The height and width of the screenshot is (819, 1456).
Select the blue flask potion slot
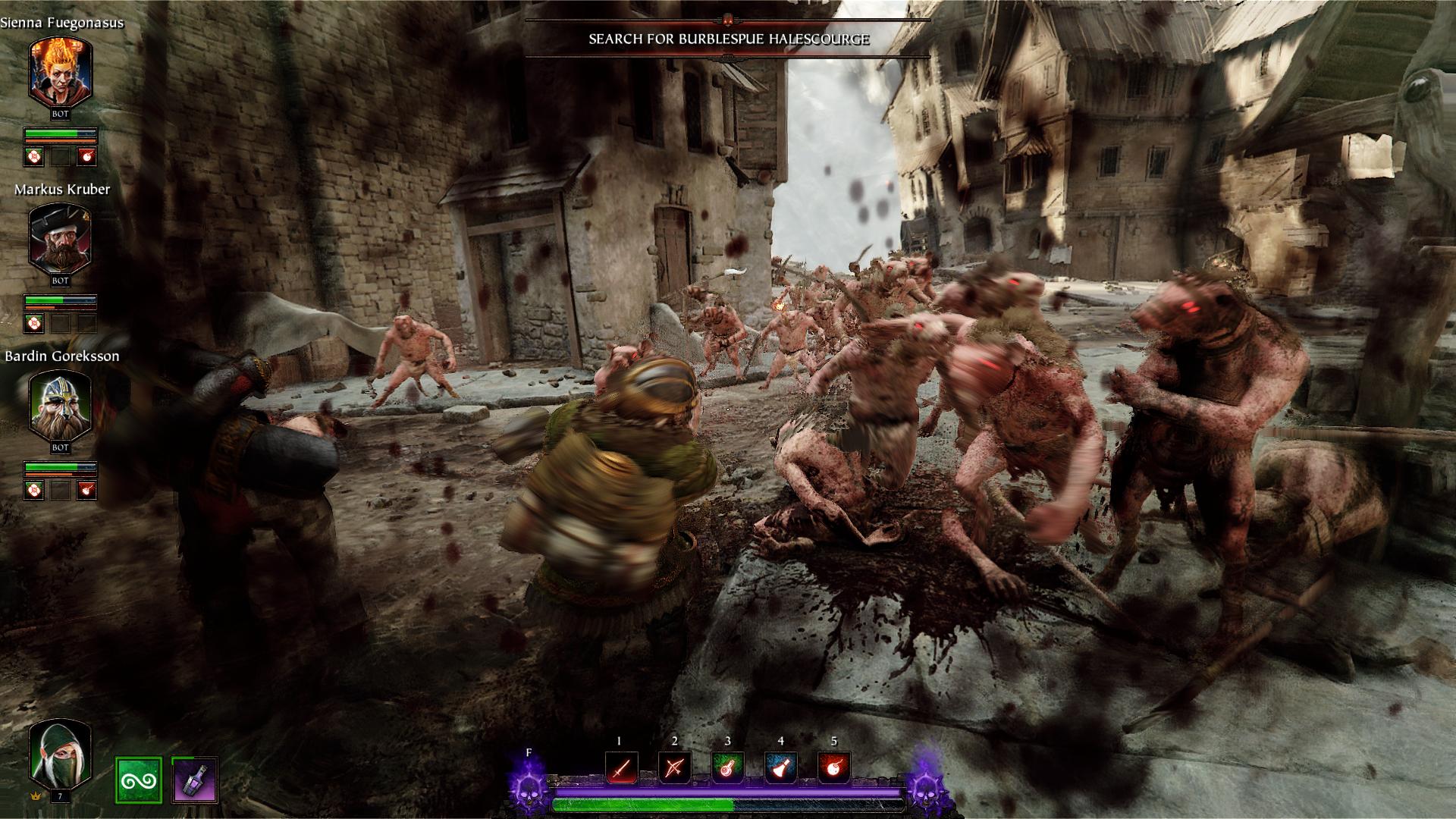pos(780,768)
